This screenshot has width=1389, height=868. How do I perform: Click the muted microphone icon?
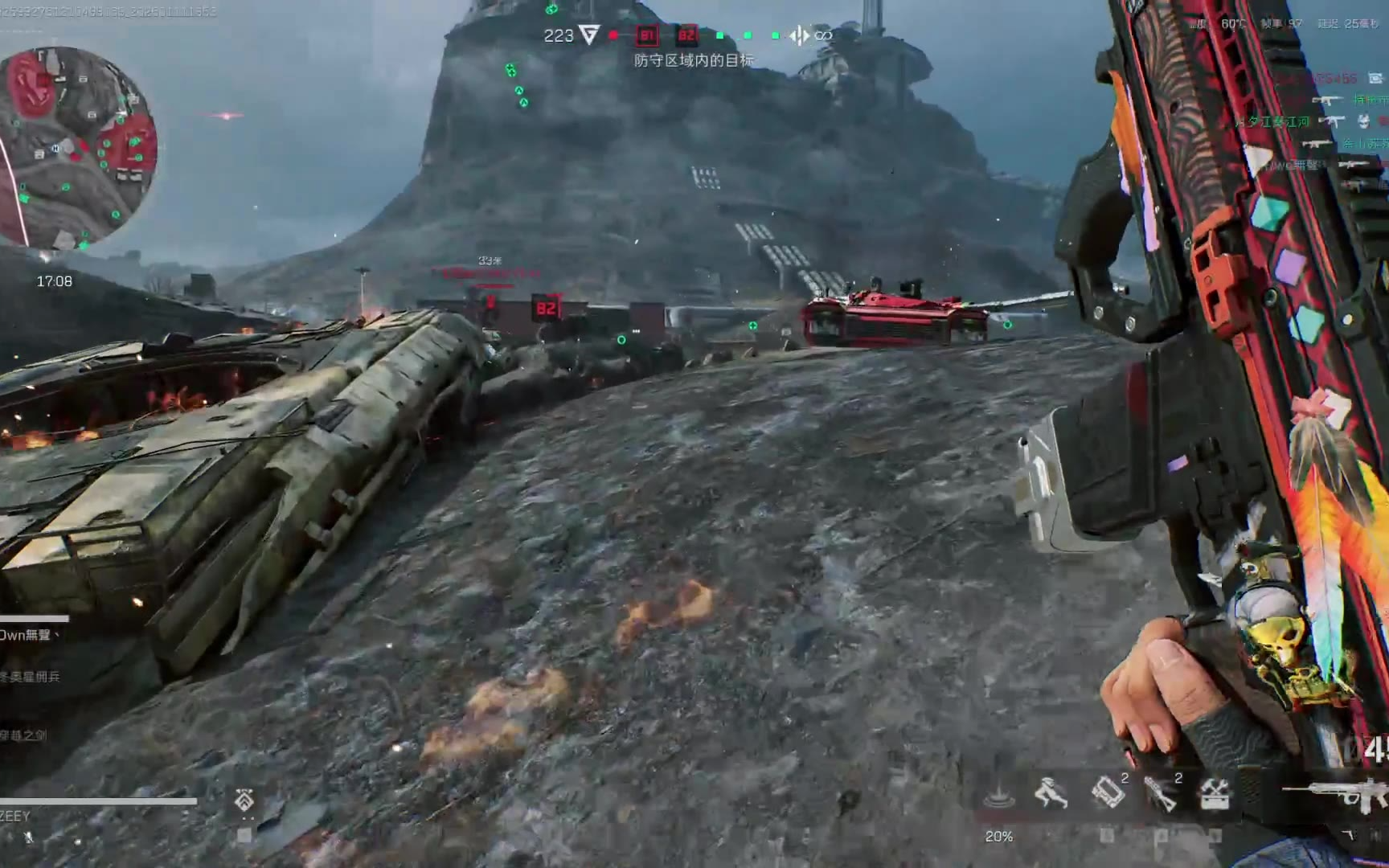tap(28, 837)
